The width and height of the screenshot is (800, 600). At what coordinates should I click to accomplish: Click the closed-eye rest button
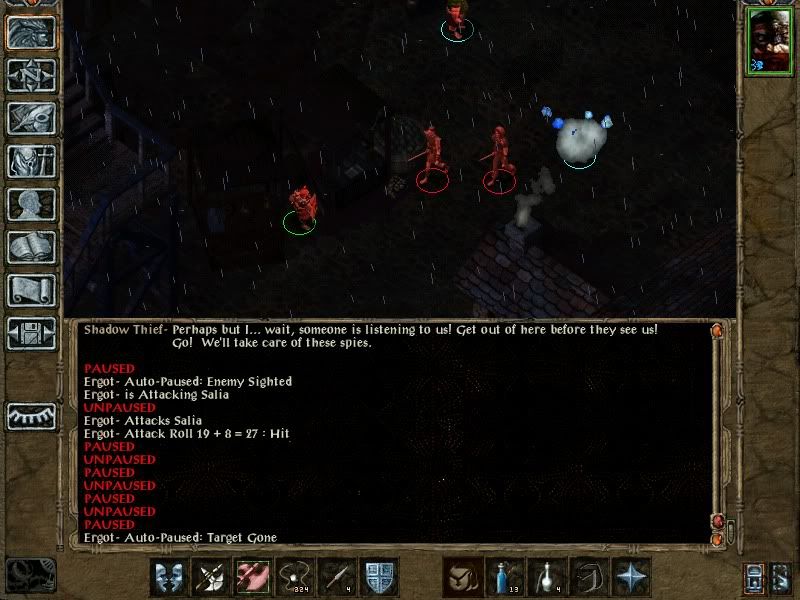[31, 414]
